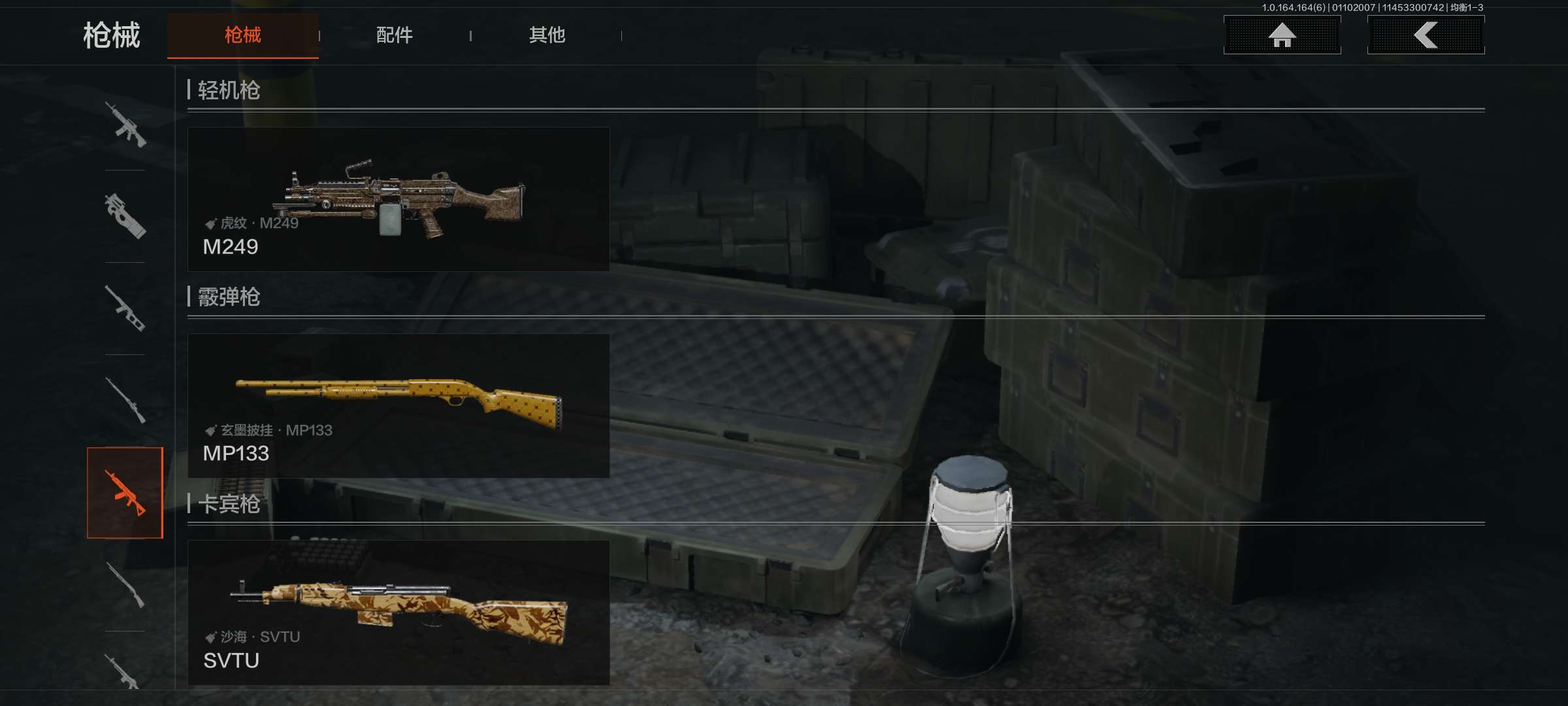The height and width of the screenshot is (706, 1568).
Task: Switch to the 配件 attachments tab
Action: tap(394, 35)
